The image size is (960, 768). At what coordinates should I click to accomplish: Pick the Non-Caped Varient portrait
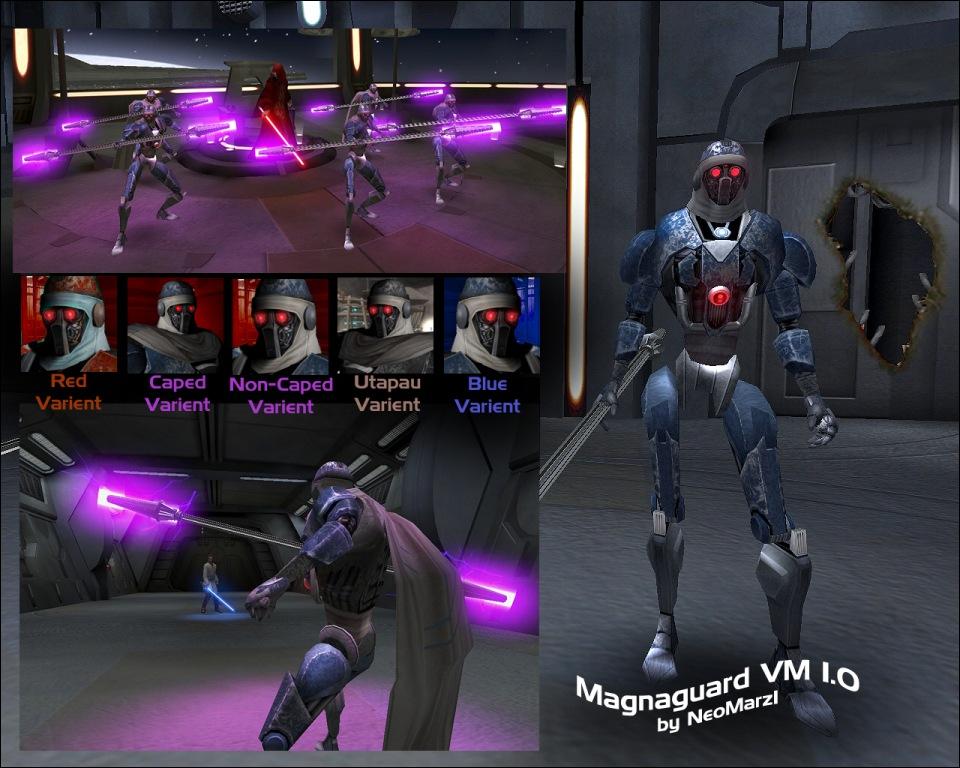coord(280,324)
